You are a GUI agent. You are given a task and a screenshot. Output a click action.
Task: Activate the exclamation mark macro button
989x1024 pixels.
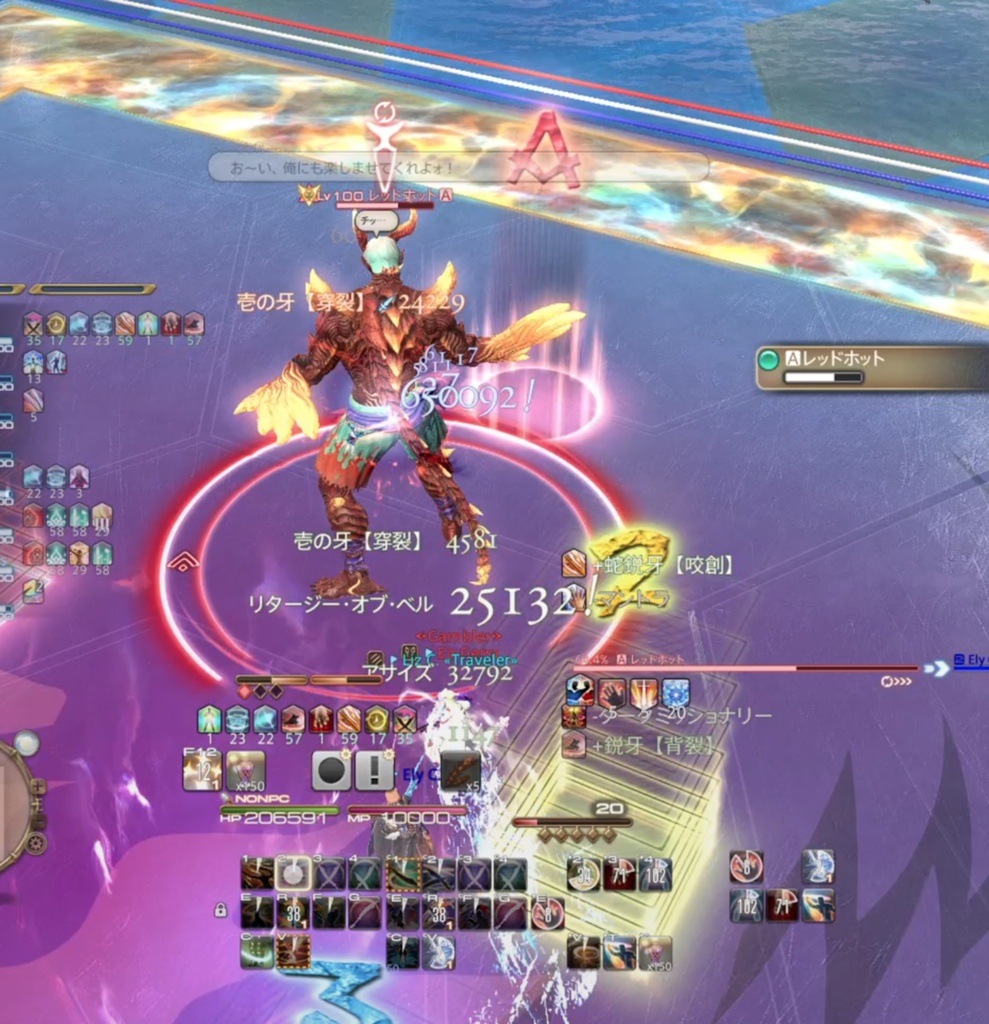tap(374, 771)
